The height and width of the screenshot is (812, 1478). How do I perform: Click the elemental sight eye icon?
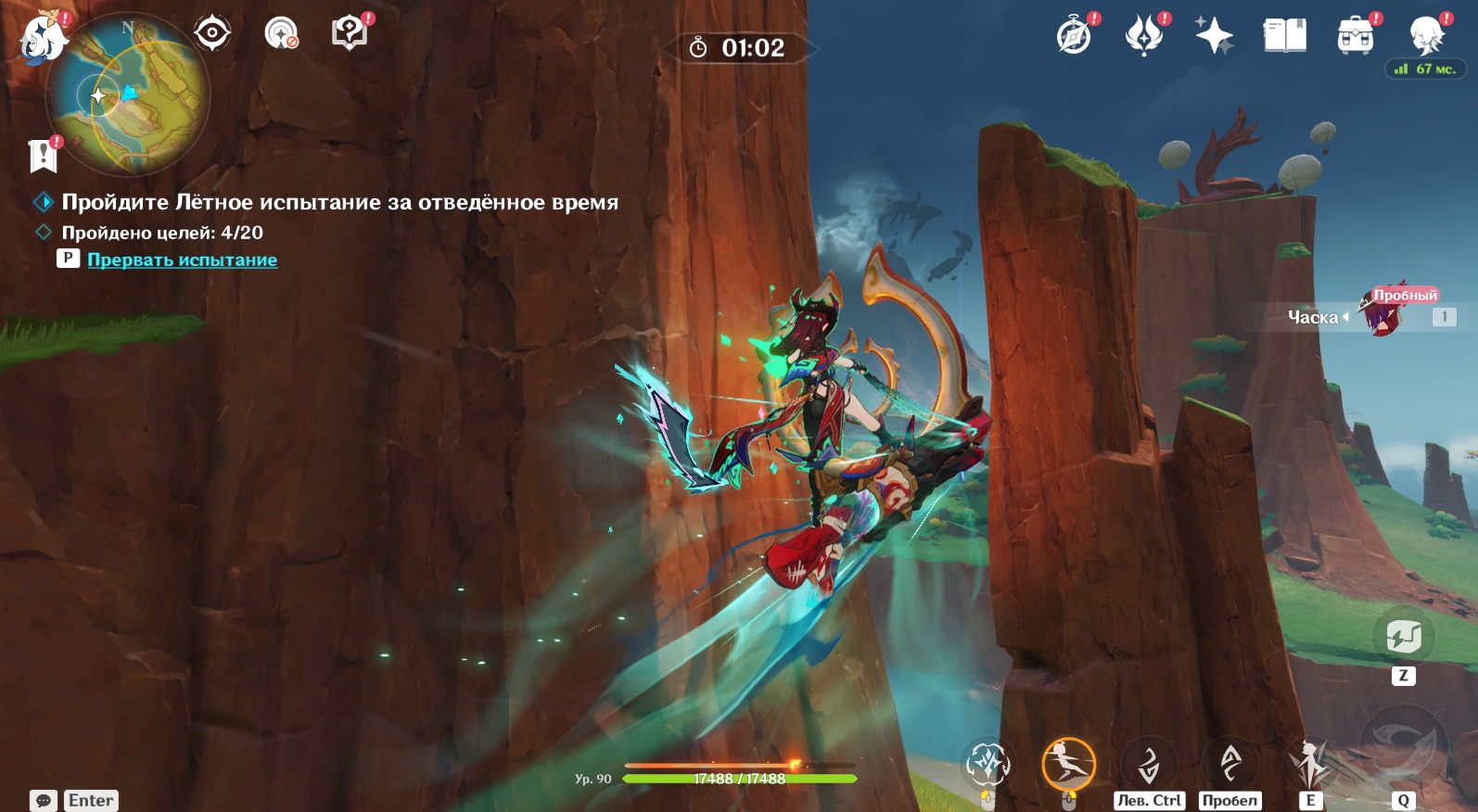[212, 33]
